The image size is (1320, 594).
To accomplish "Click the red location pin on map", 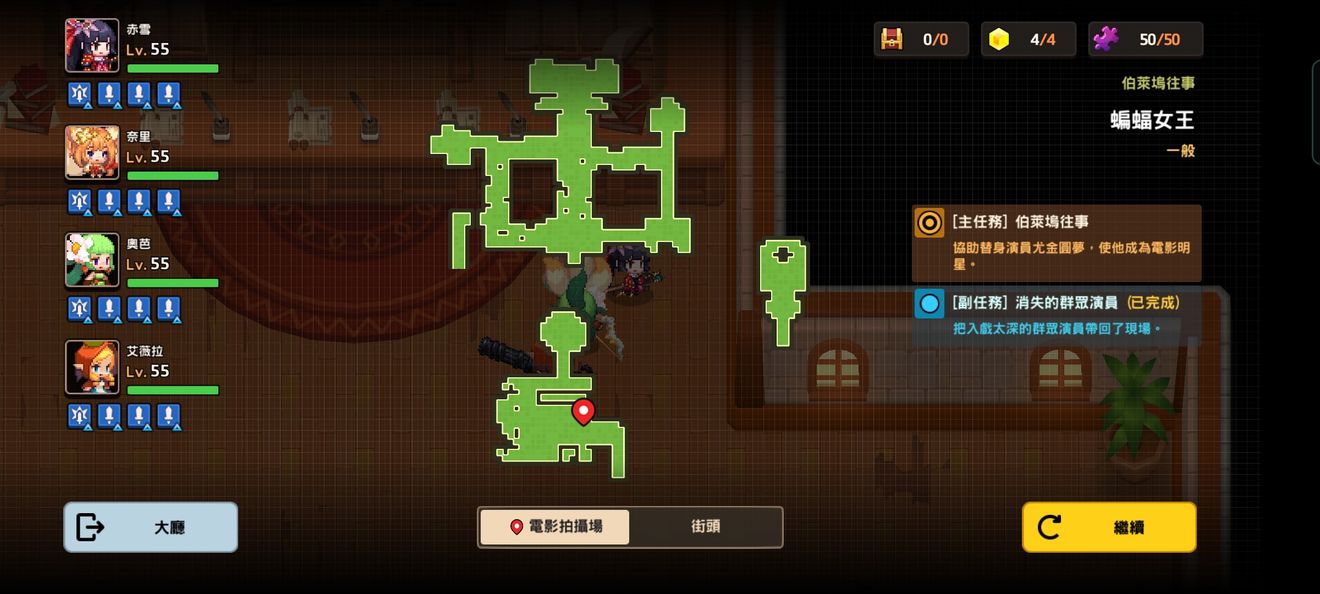I will (583, 410).
